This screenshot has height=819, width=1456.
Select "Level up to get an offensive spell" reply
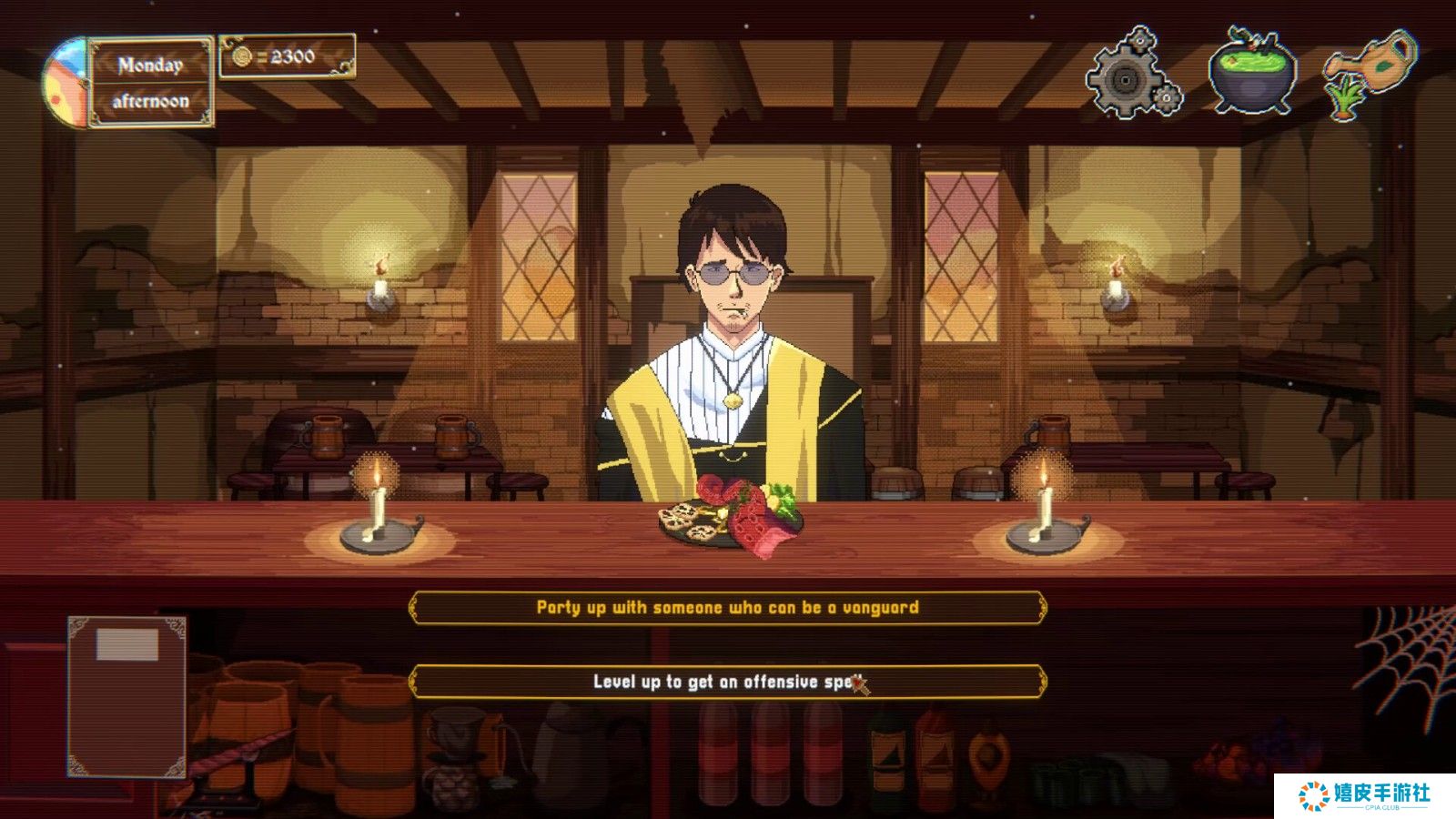click(727, 682)
